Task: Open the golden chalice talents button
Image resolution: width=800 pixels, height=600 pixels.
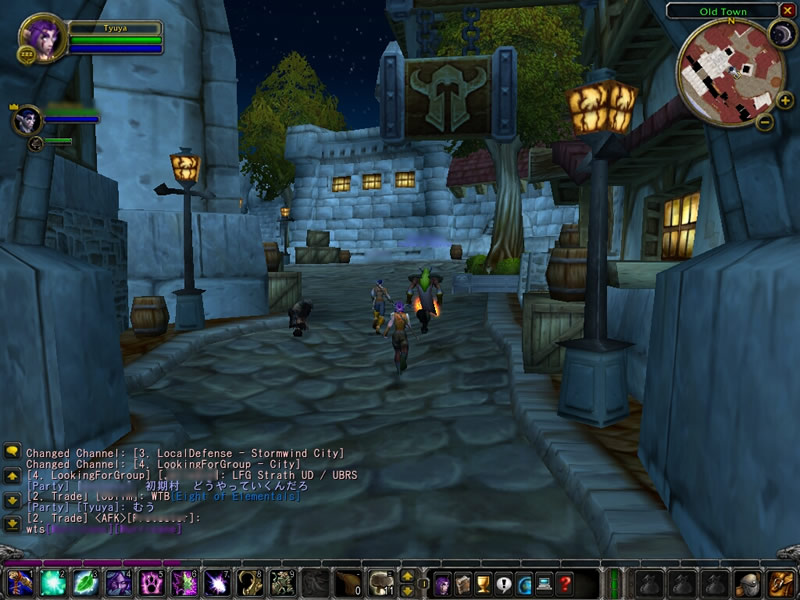Action: click(x=482, y=583)
